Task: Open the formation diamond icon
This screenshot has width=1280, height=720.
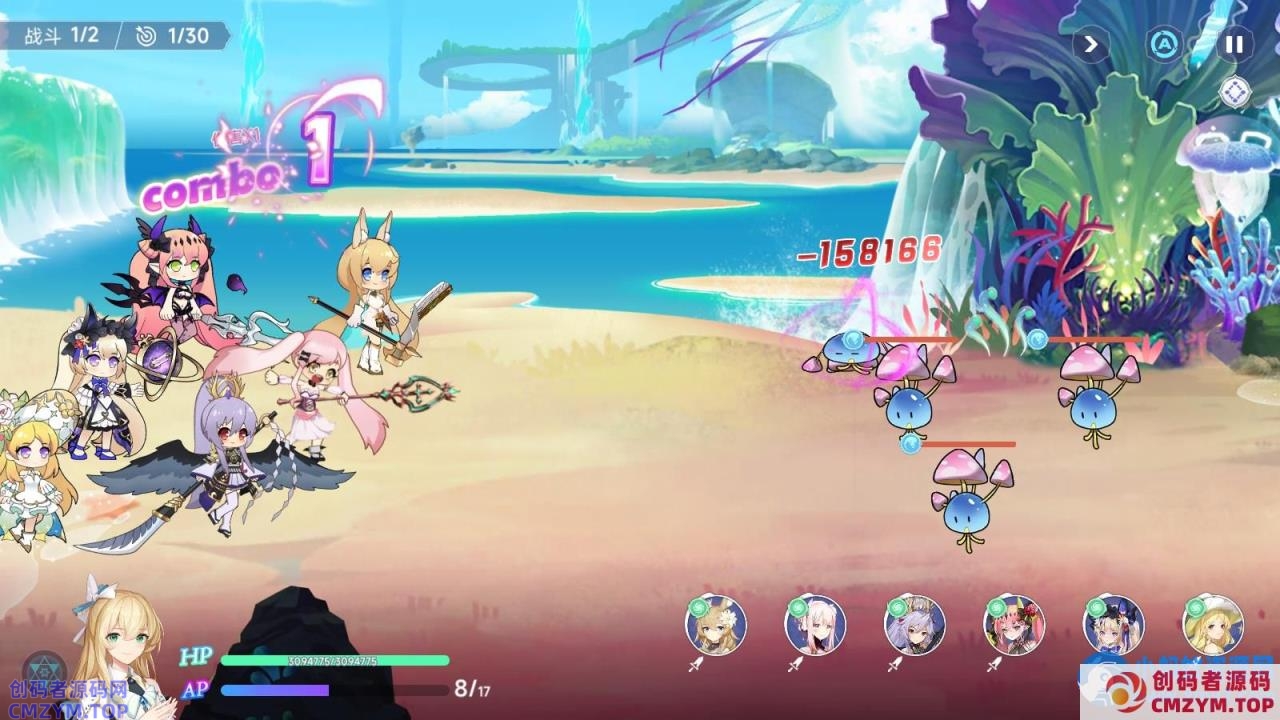Action: (x=1236, y=92)
